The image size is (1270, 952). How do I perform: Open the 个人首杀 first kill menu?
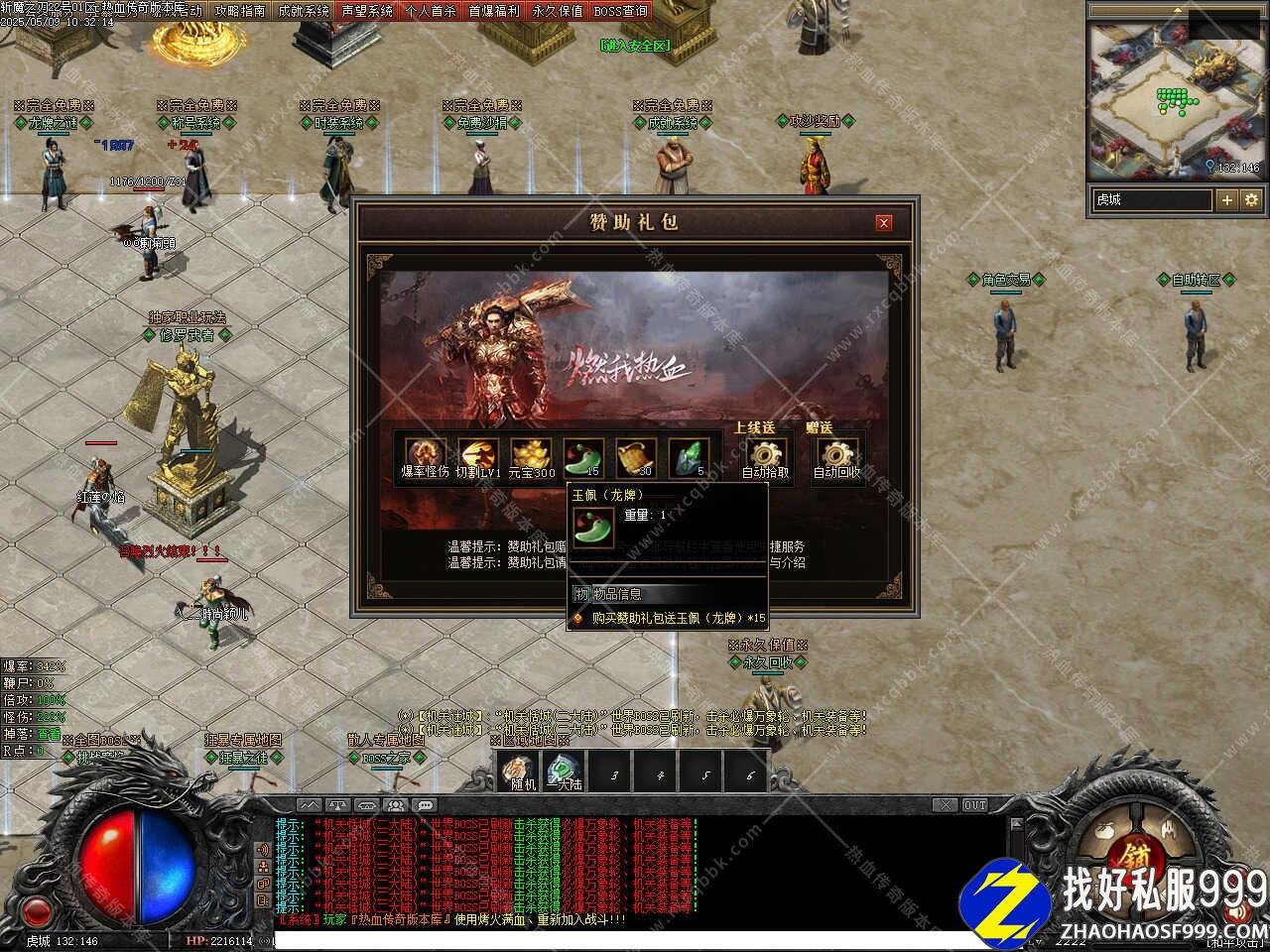pos(431,11)
